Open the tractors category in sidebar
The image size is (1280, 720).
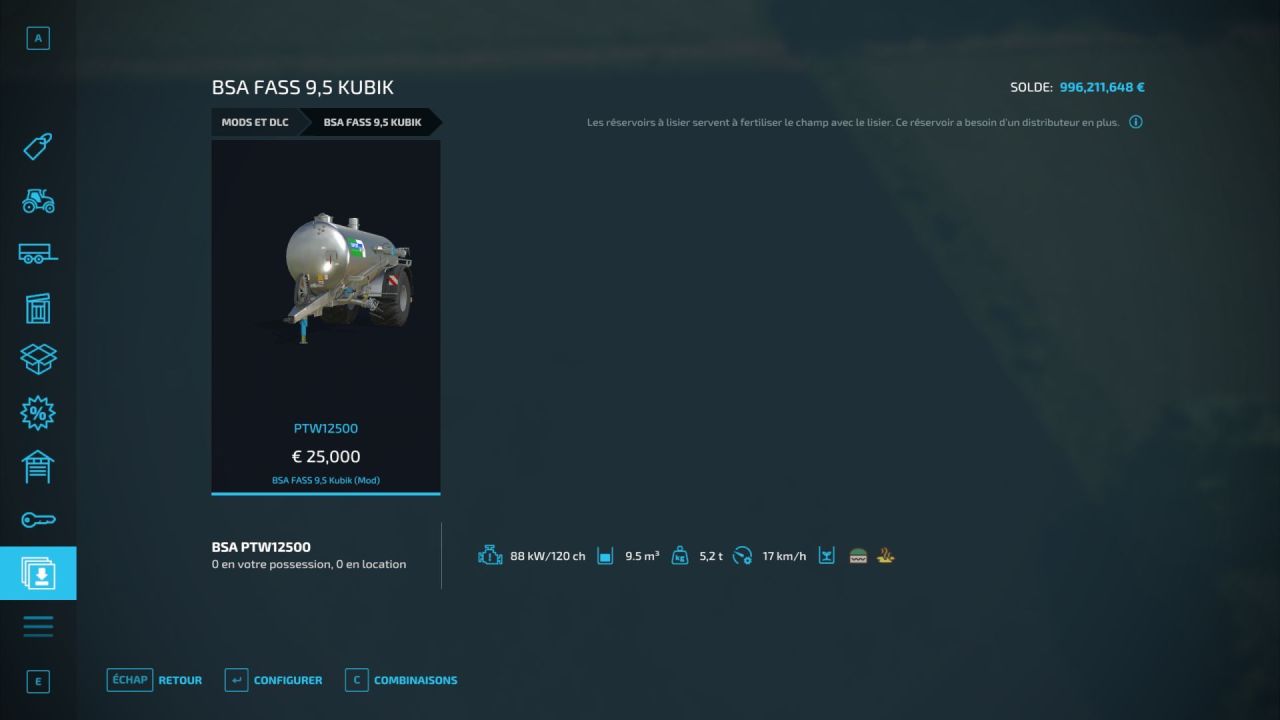(38, 201)
